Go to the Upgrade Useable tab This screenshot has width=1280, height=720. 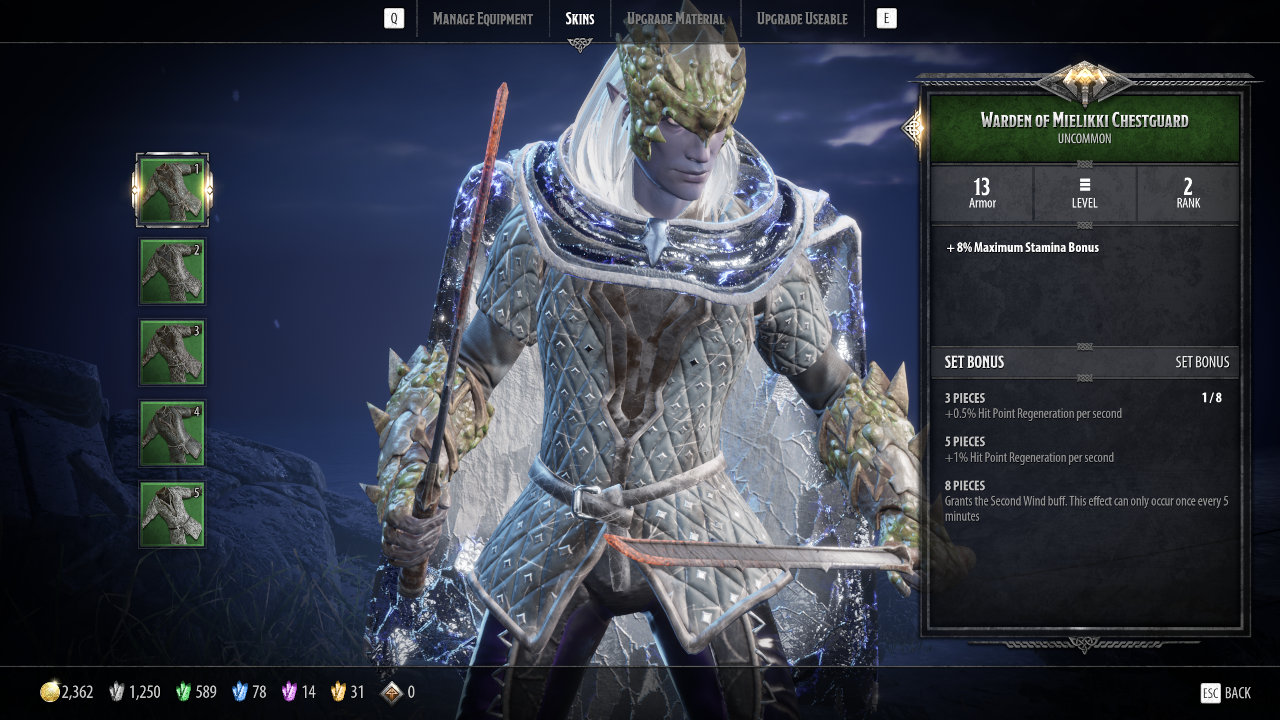click(x=801, y=19)
